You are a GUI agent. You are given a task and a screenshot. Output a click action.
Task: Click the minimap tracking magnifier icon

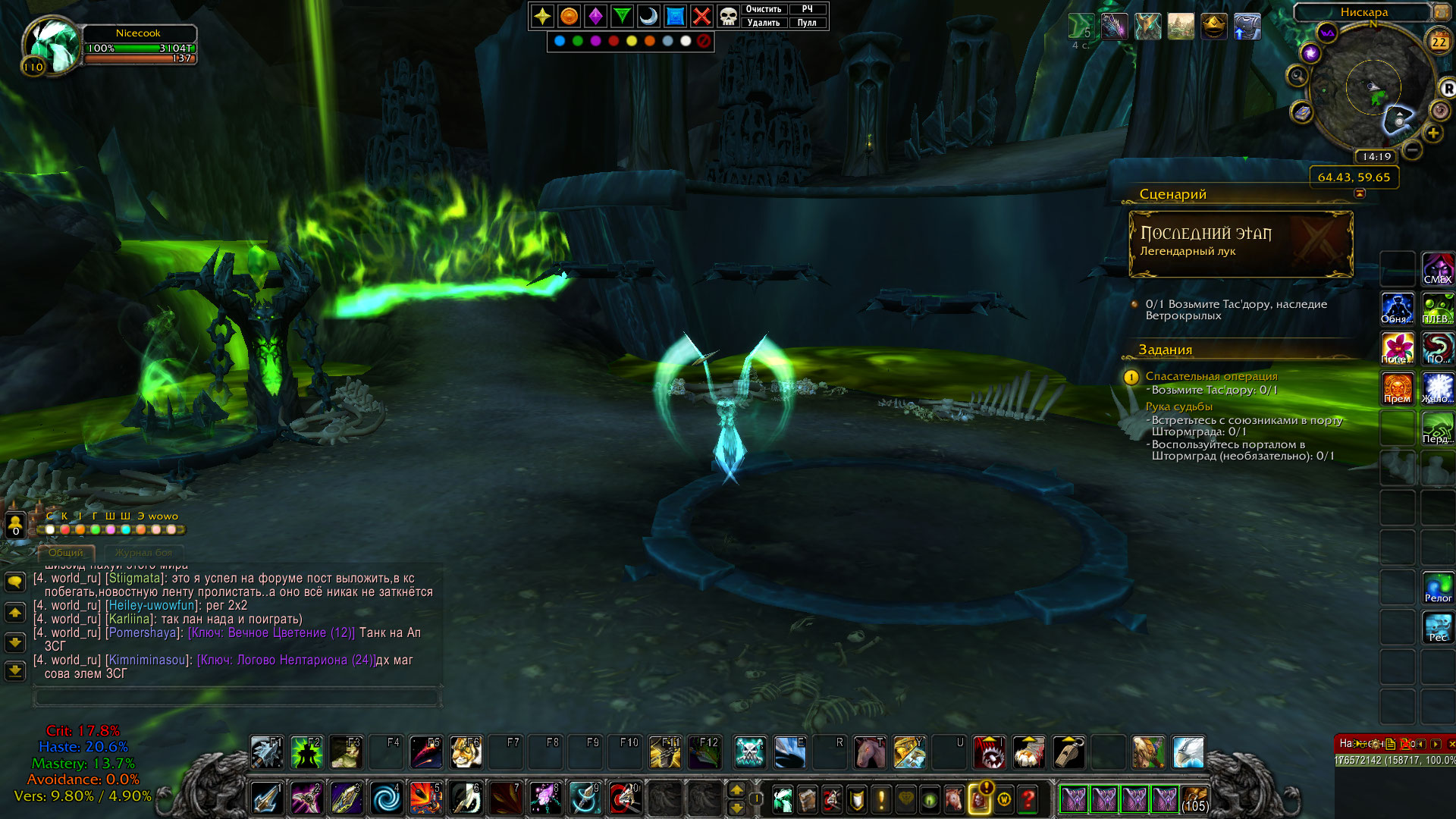pos(1298,76)
